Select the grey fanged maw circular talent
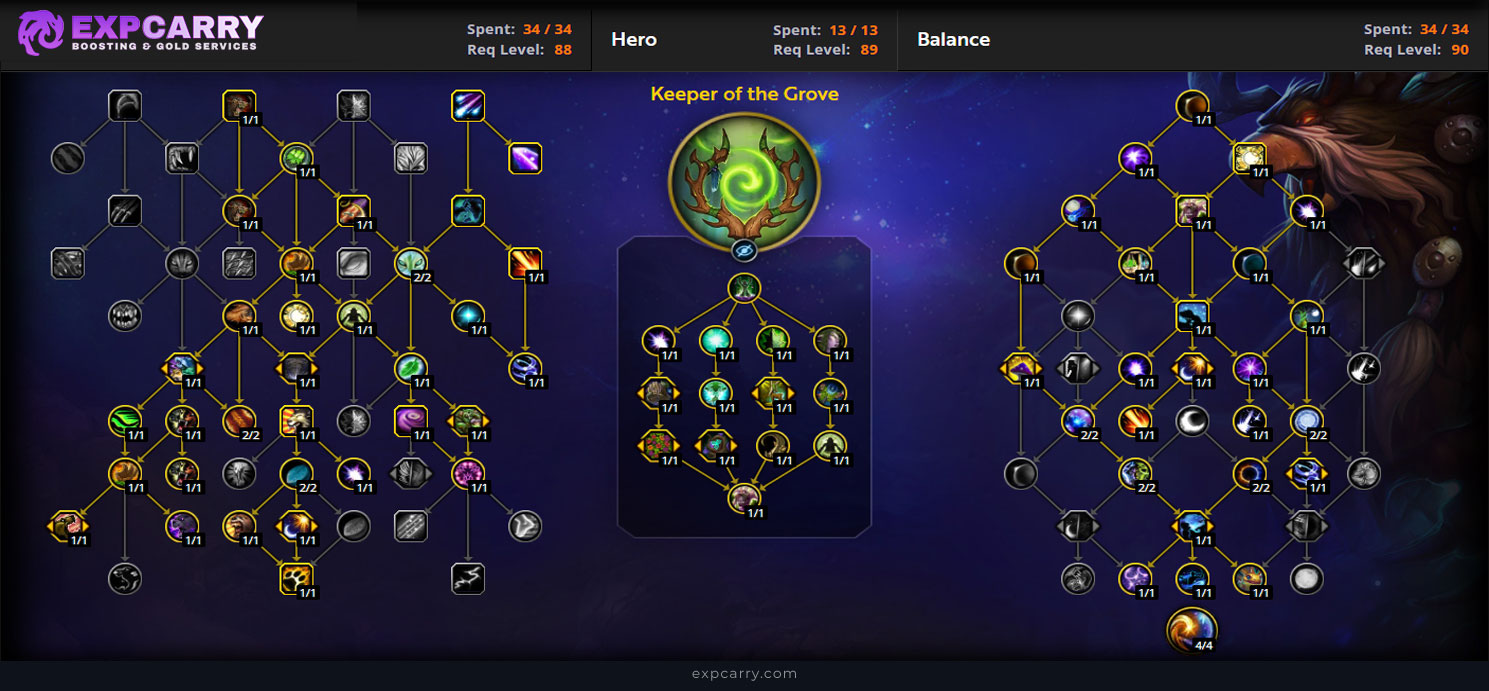This screenshot has height=691, width=1489. pos(125,315)
